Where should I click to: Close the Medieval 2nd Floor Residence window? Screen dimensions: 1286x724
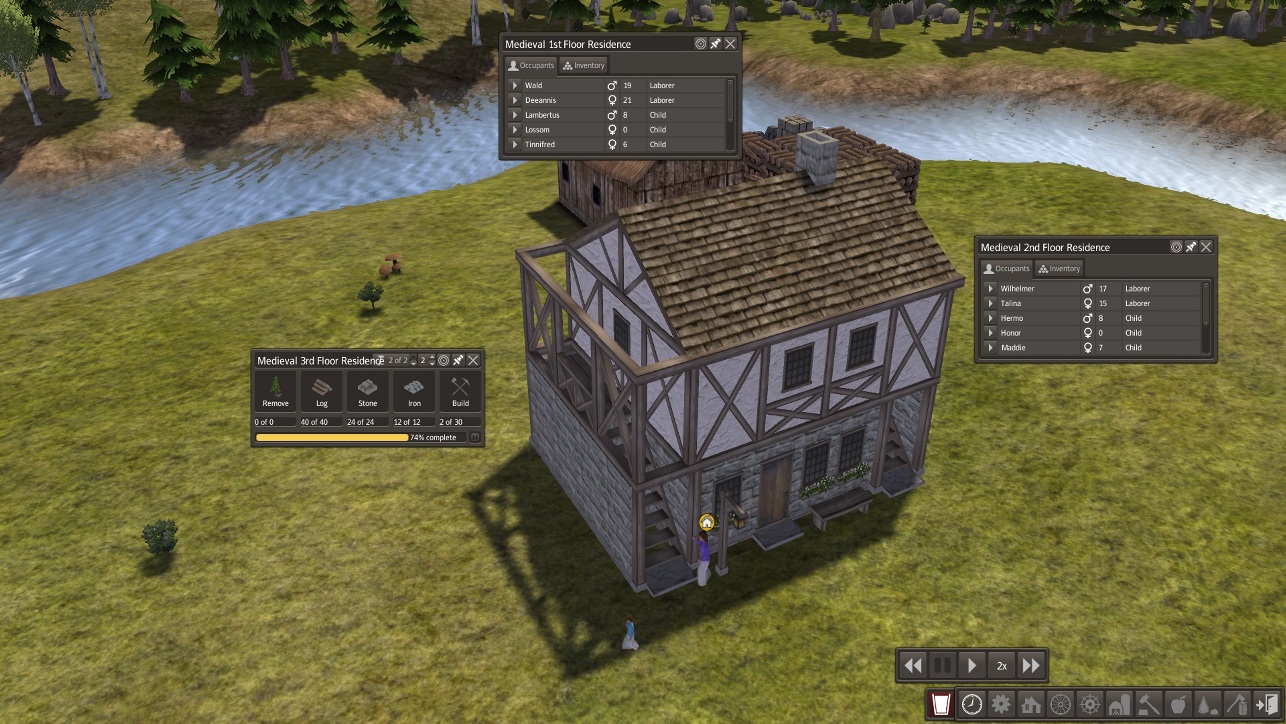coord(1207,247)
